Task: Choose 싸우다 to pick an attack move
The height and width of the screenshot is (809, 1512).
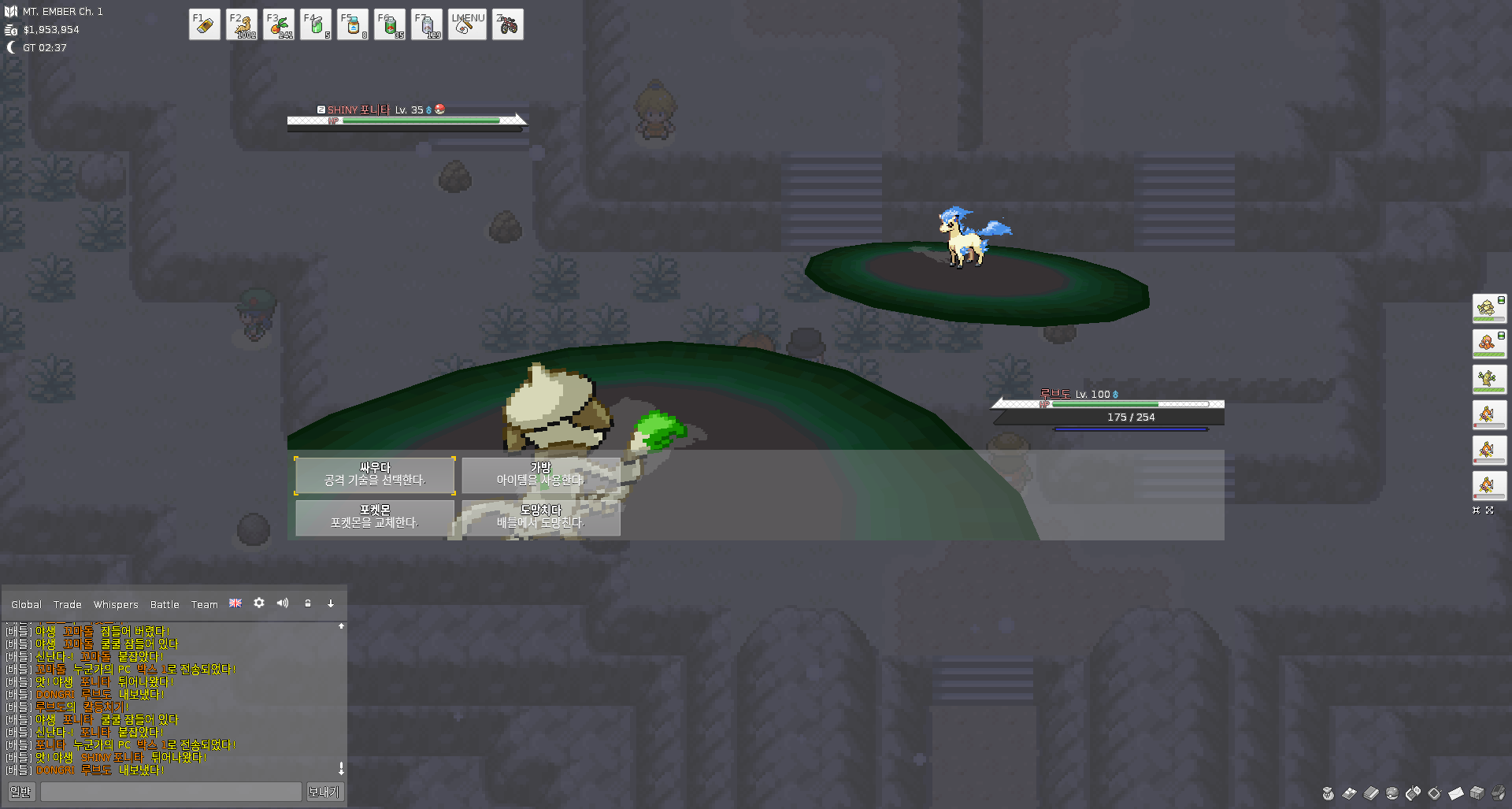Action: coord(375,475)
